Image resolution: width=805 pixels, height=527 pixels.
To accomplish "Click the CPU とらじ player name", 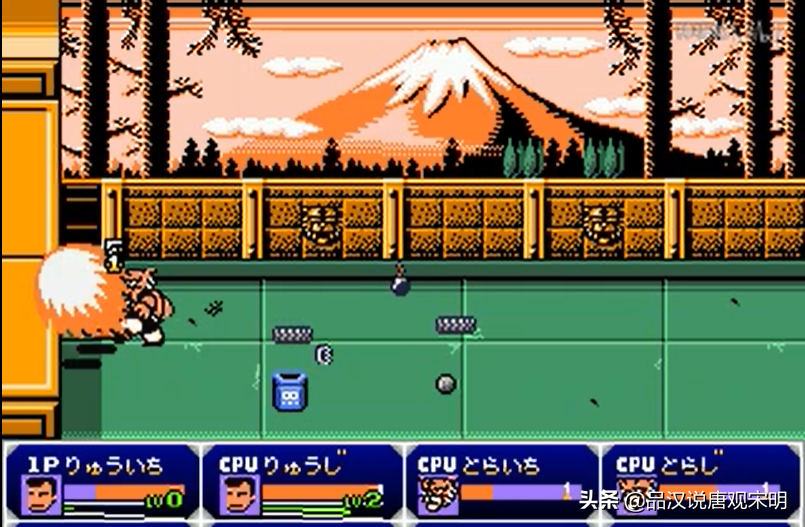I will (682, 464).
